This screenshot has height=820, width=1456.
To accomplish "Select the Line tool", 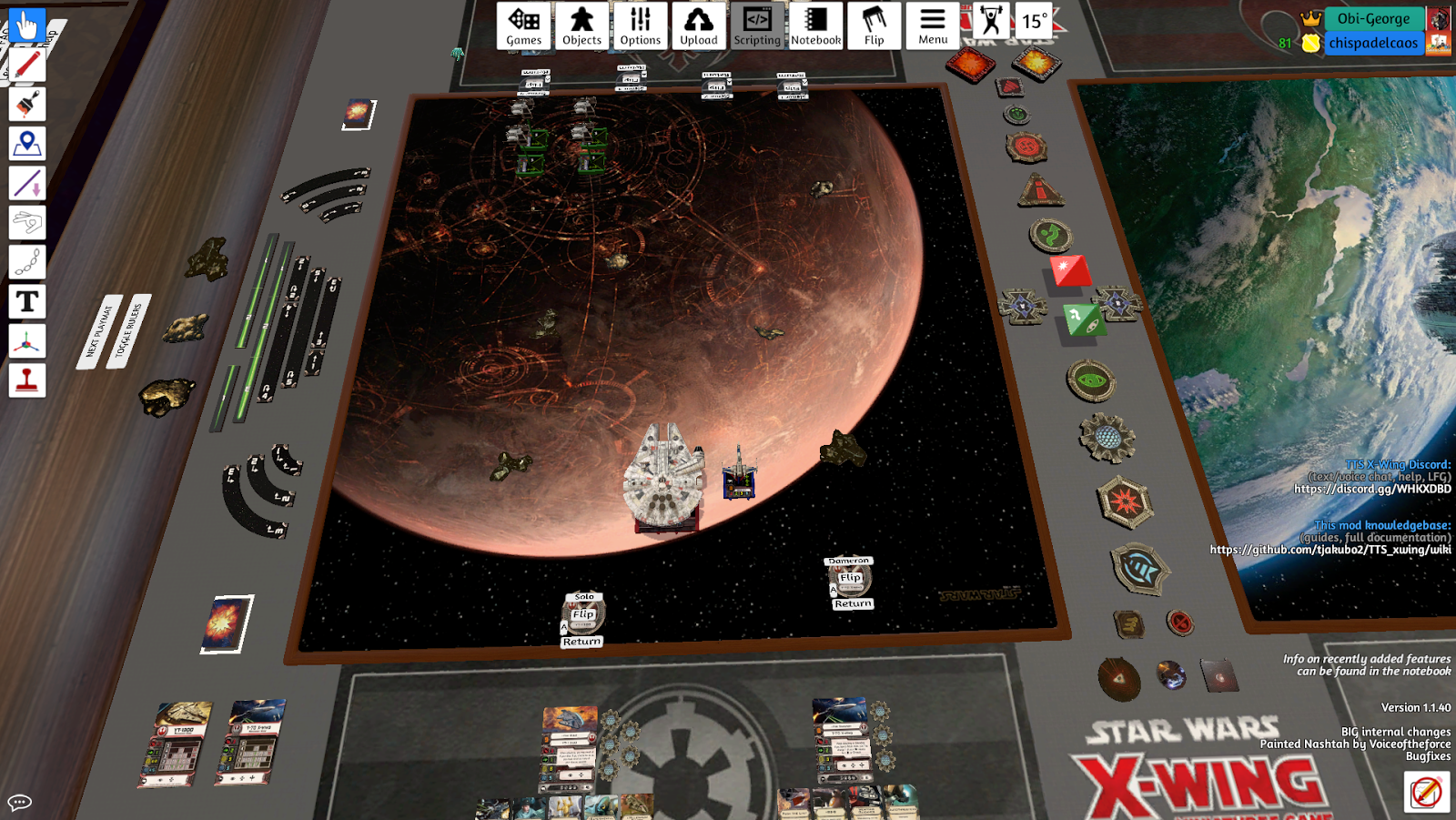I will tap(25, 184).
